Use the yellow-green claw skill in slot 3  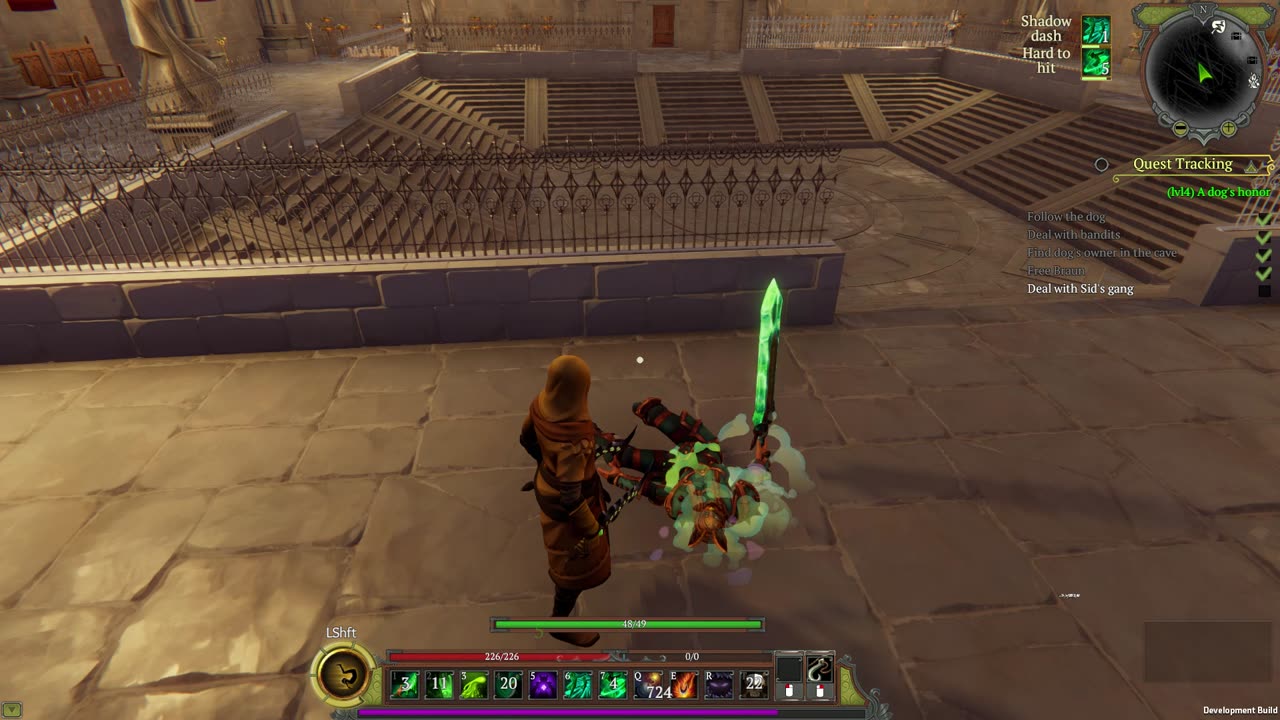tap(474, 685)
